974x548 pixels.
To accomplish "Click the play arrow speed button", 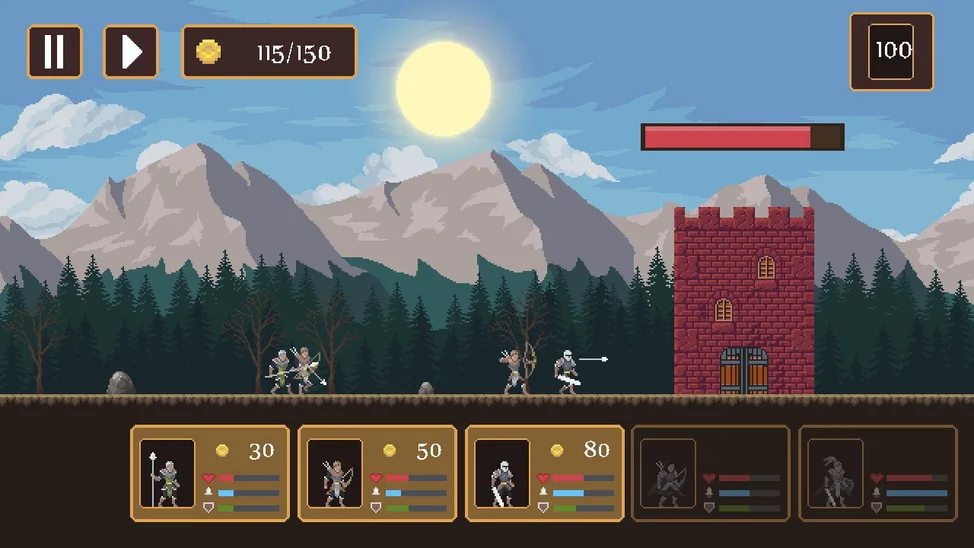I will (131, 52).
